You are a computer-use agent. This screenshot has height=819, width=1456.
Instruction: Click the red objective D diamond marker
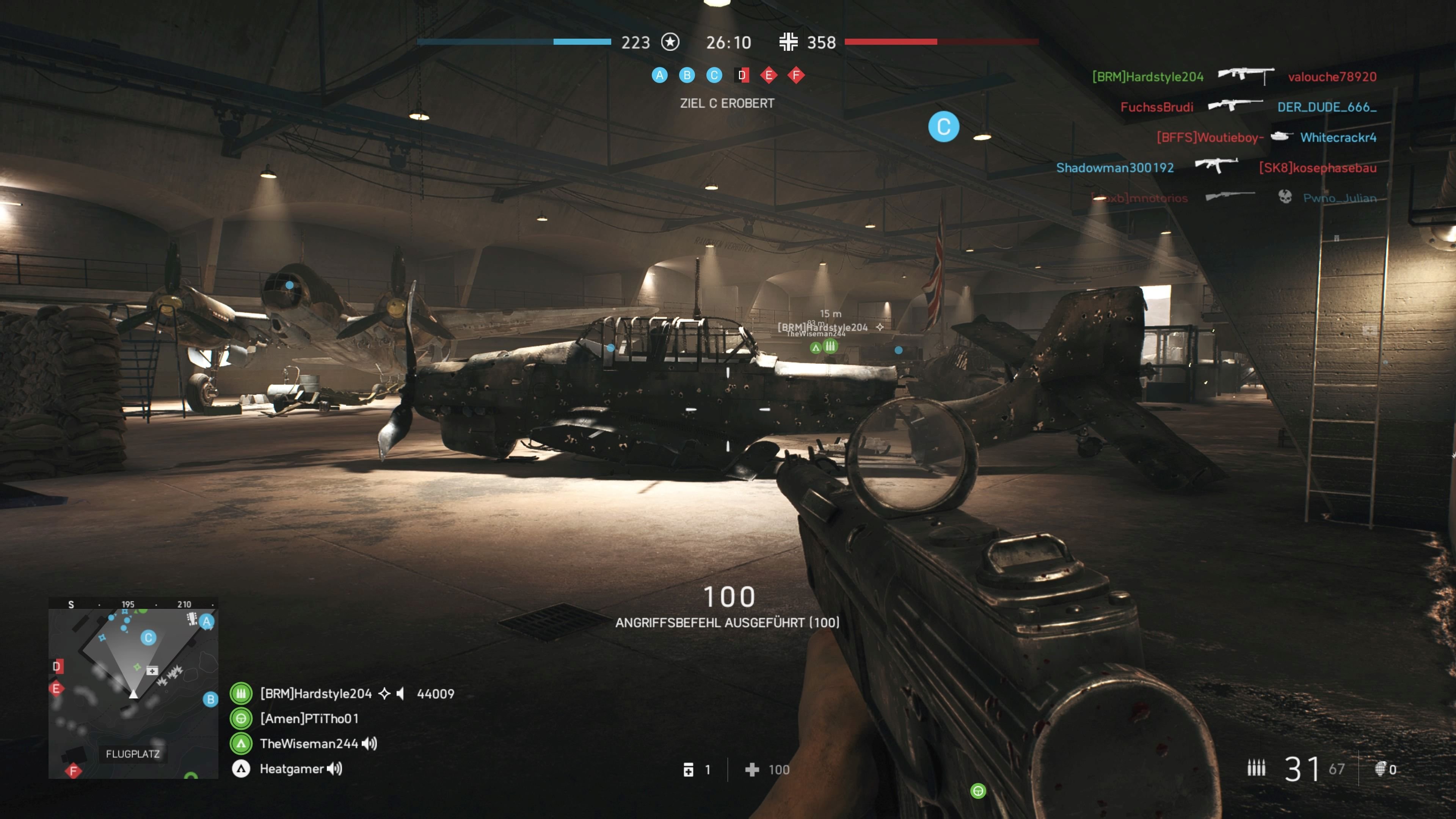point(742,75)
